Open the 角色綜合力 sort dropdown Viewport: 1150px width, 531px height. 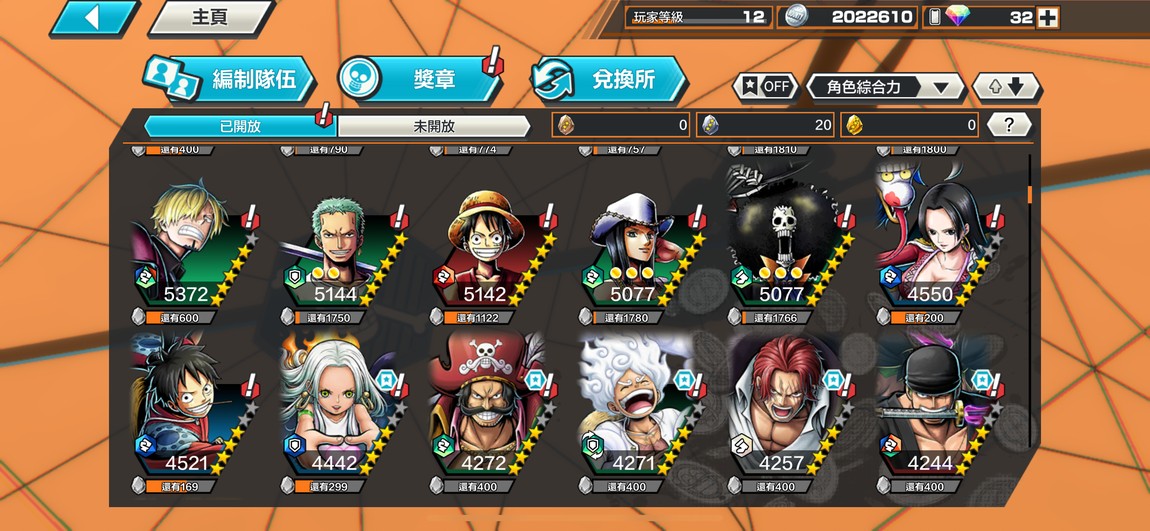pos(885,87)
